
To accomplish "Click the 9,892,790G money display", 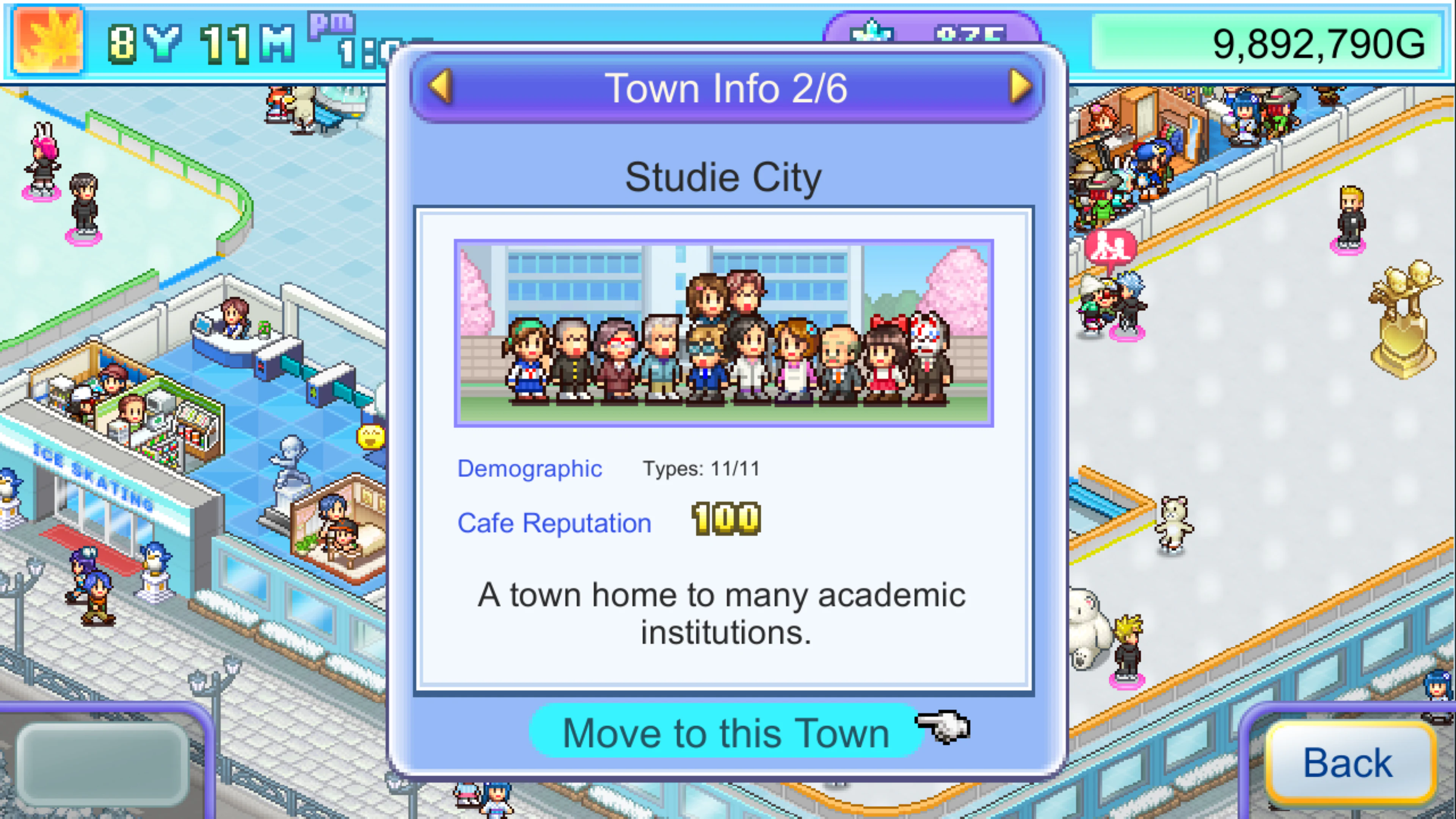I will [1289, 42].
